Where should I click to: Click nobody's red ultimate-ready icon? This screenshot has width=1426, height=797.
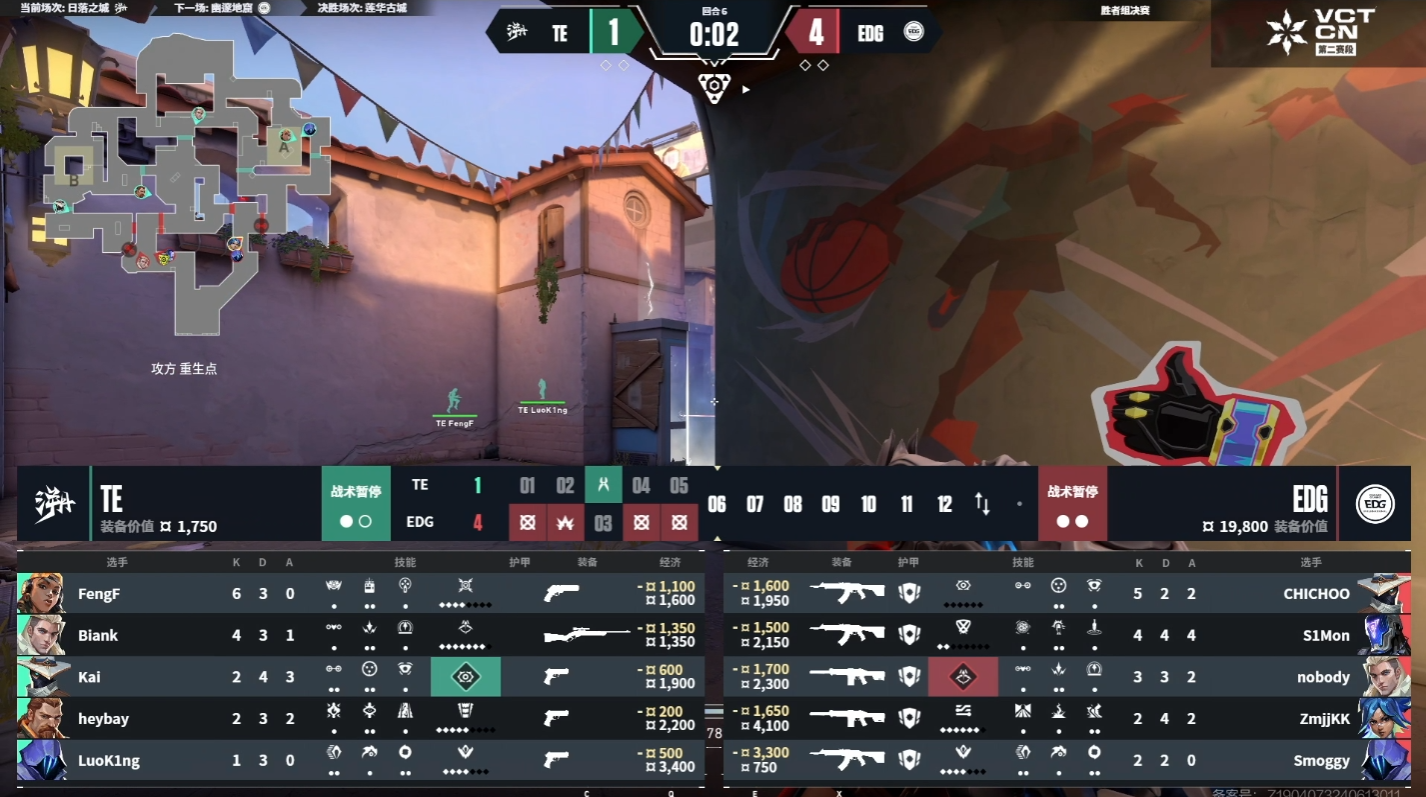962,677
